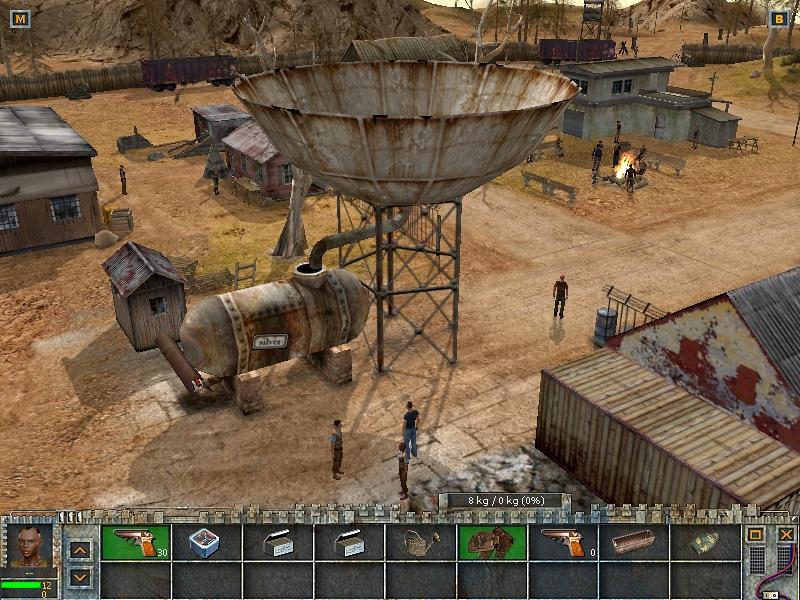
Task: Expand the inventory panel with the square button
Action: (756, 535)
